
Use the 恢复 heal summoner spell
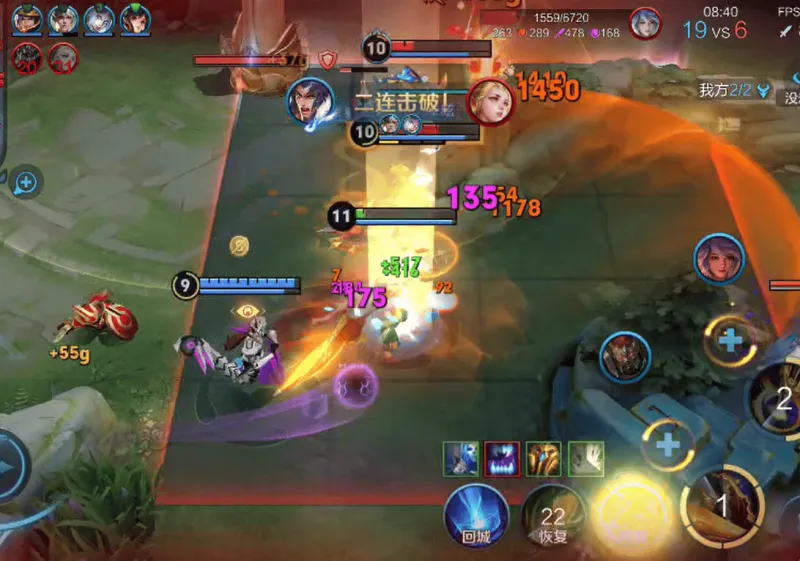pyautogui.click(x=553, y=518)
